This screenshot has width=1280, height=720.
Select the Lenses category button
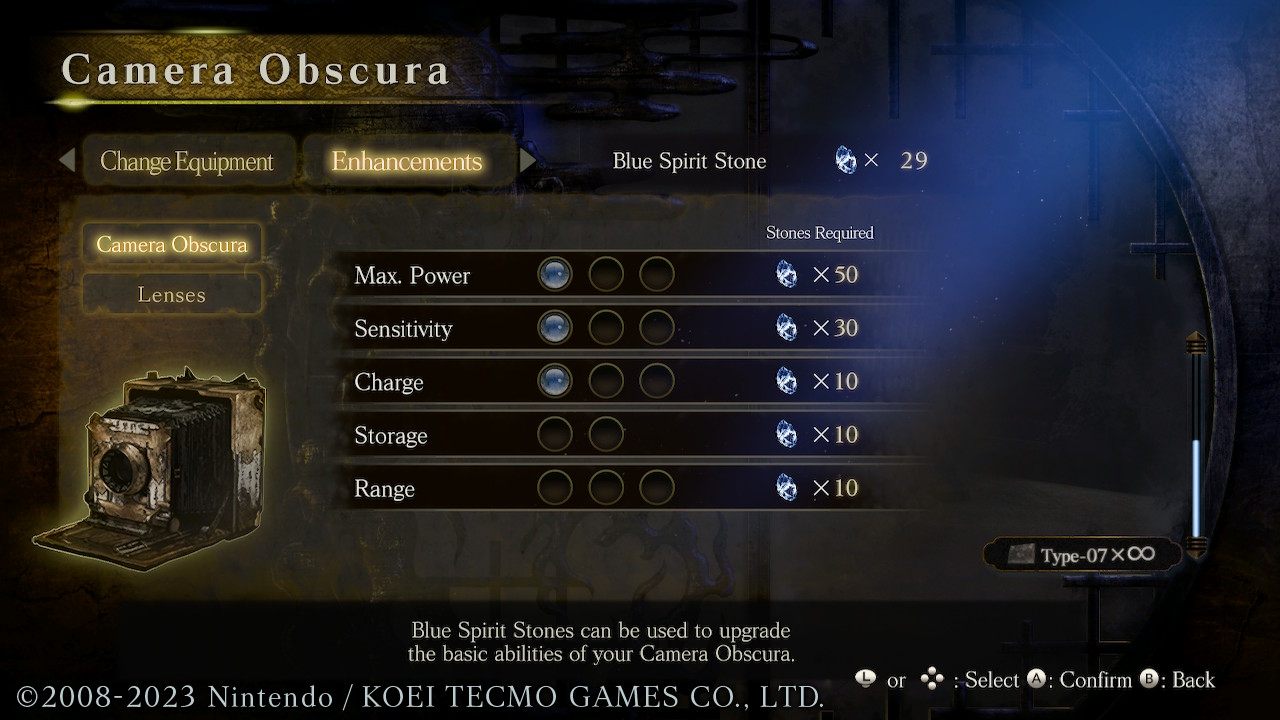click(171, 294)
